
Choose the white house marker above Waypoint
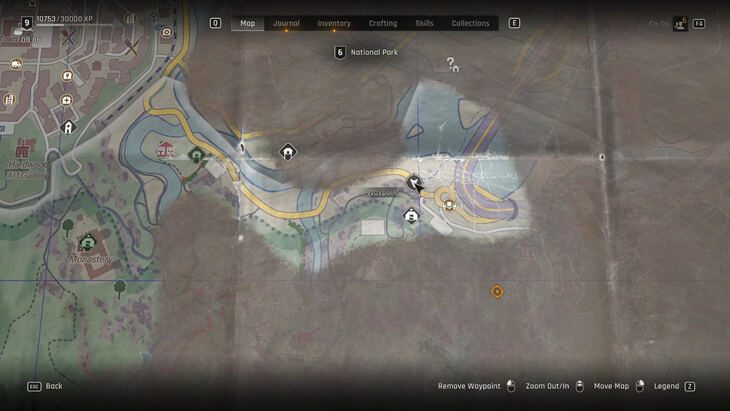288,152
